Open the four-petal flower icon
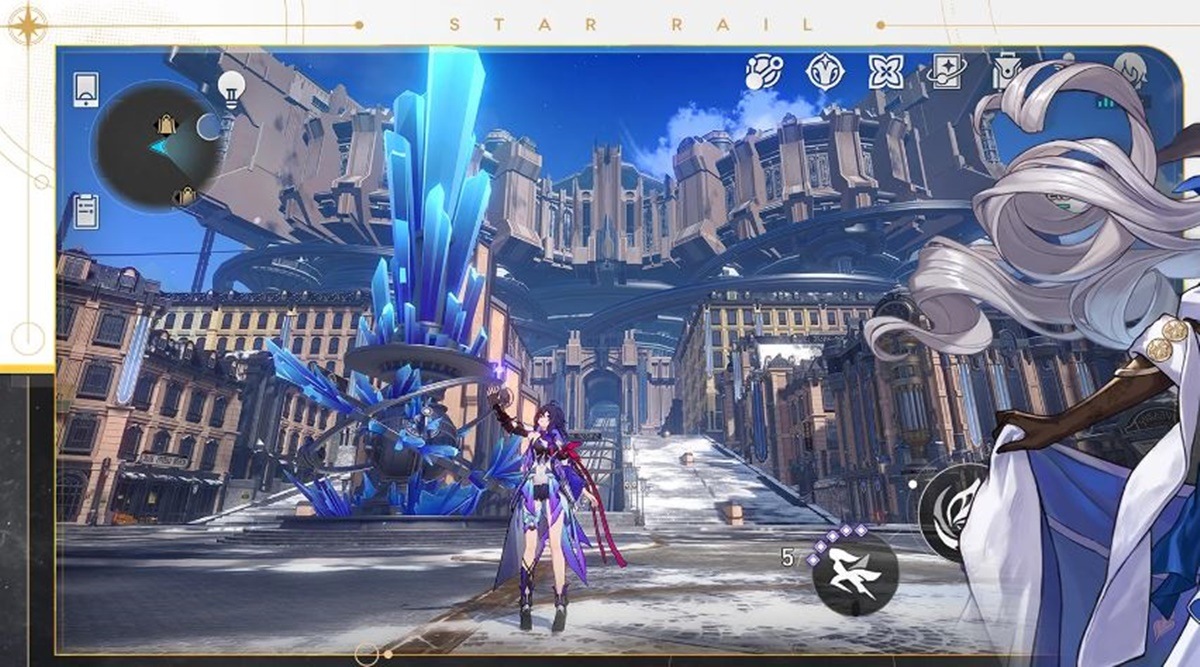 [x=886, y=71]
